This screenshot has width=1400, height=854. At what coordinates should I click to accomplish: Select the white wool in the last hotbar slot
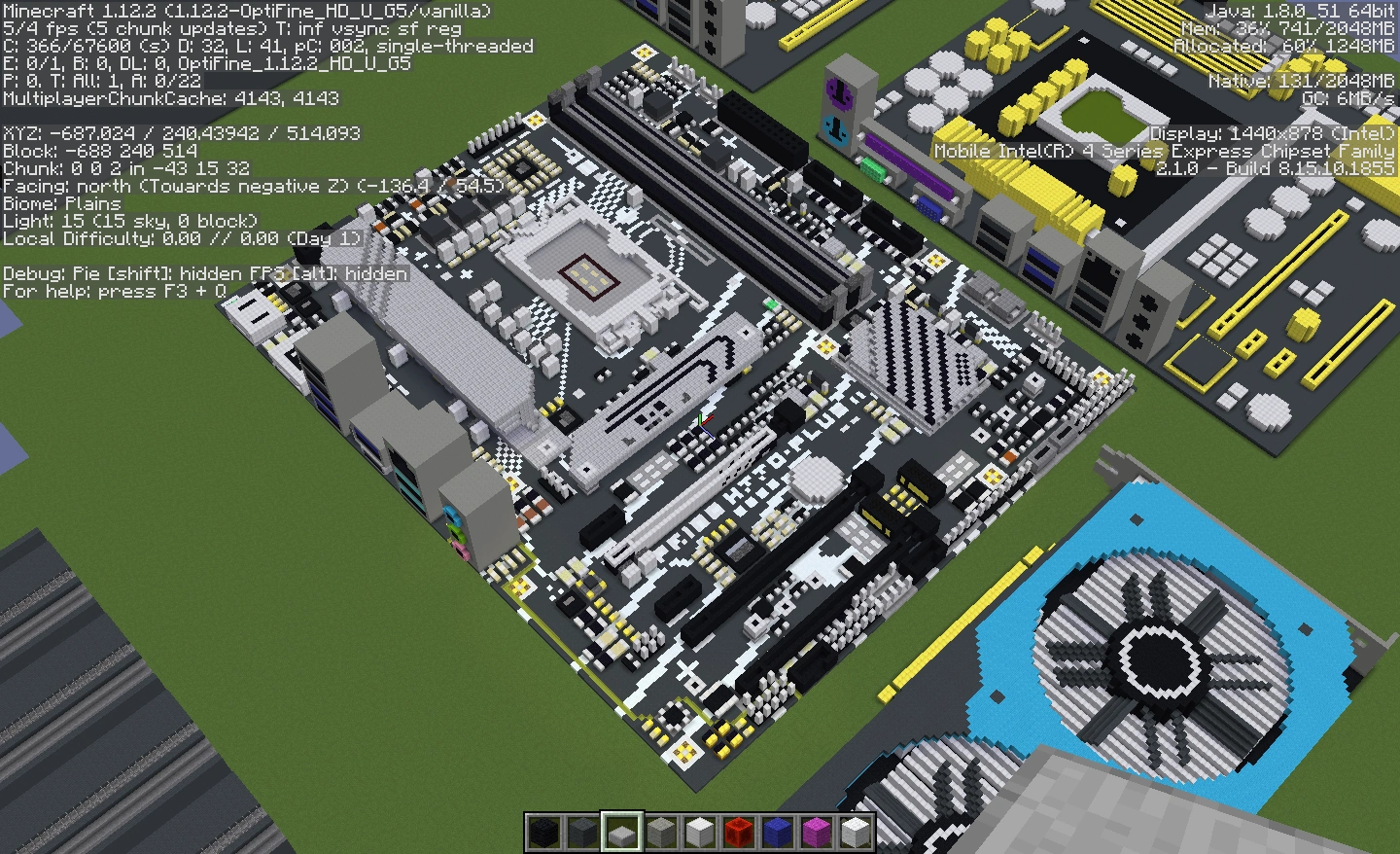pos(856,833)
